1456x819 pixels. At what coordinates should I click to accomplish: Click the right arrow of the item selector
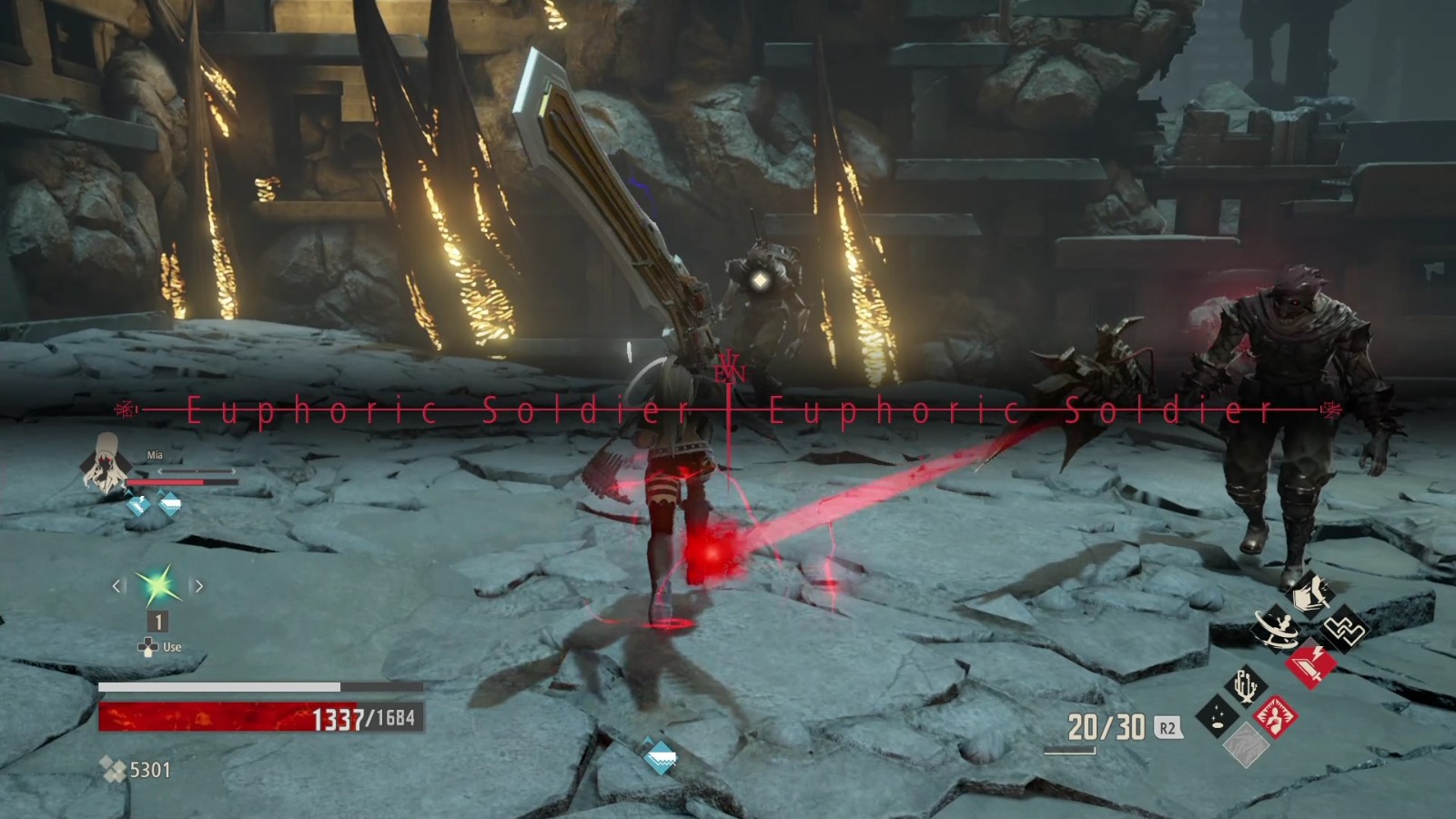pyautogui.click(x=199, y=585)
